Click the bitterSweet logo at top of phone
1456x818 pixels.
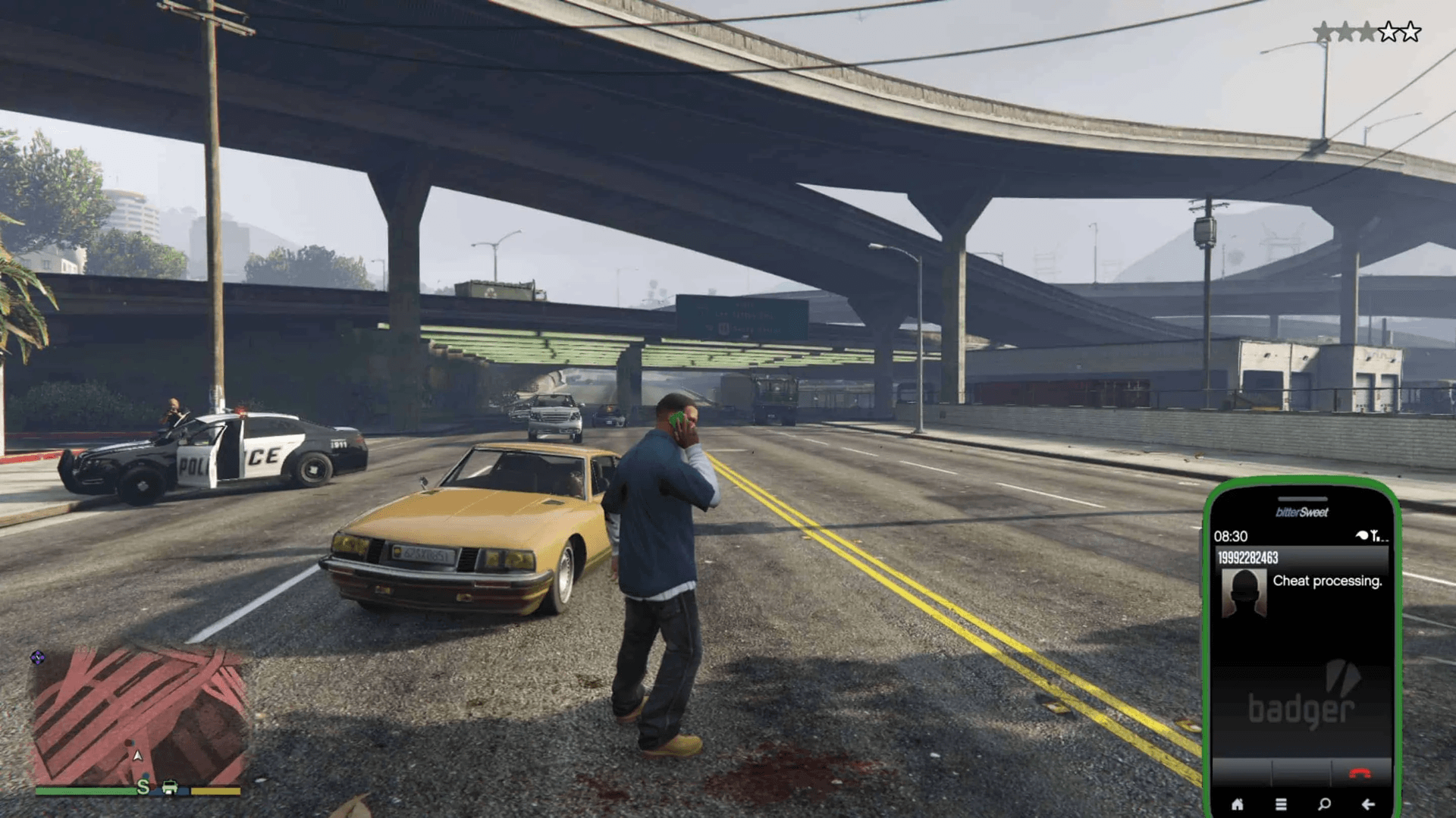(x=1301, y=512)
